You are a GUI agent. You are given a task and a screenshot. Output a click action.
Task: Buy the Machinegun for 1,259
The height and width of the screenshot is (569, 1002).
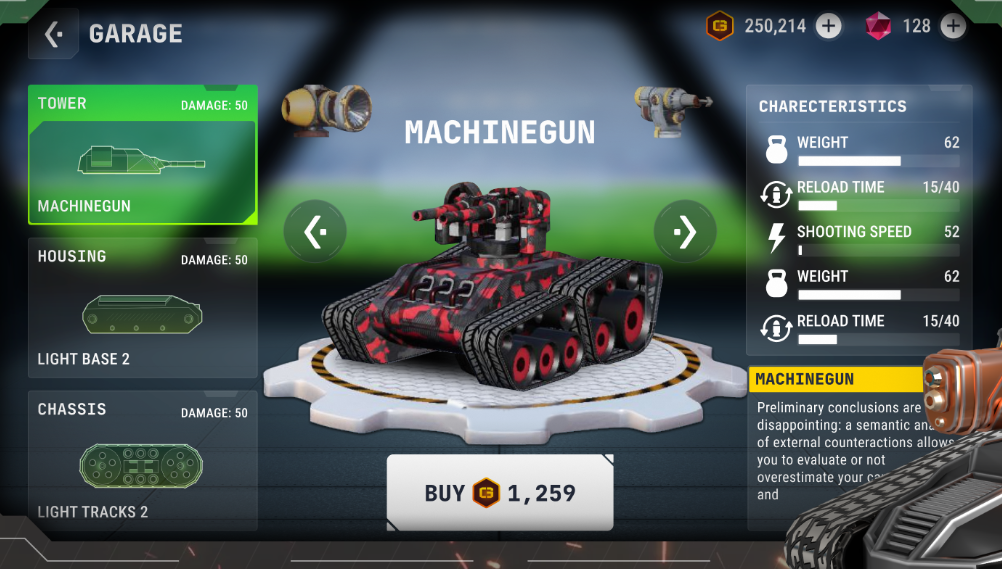point(500,492)
